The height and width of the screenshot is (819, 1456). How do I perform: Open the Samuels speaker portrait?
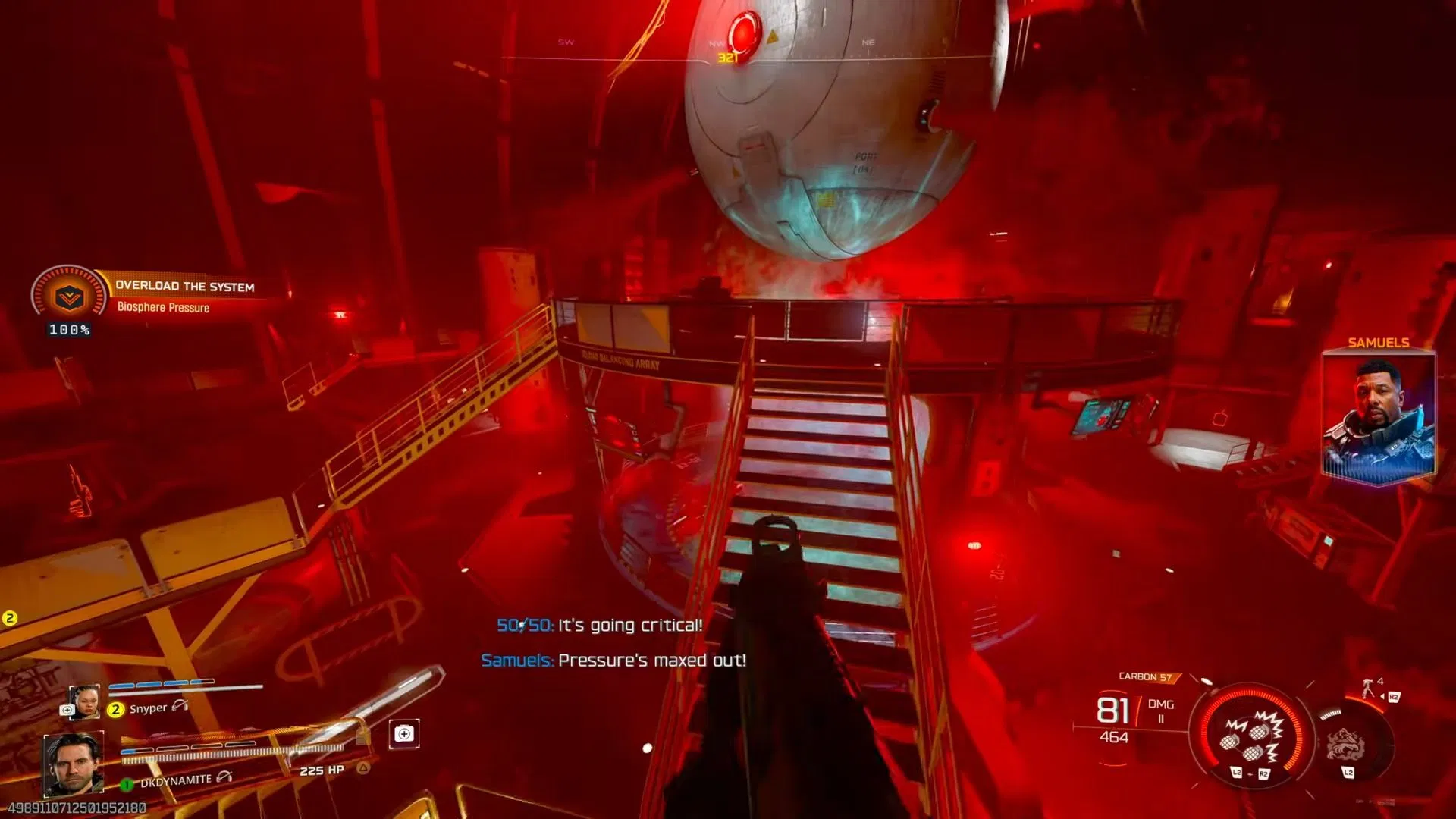tap(1378, 416)
